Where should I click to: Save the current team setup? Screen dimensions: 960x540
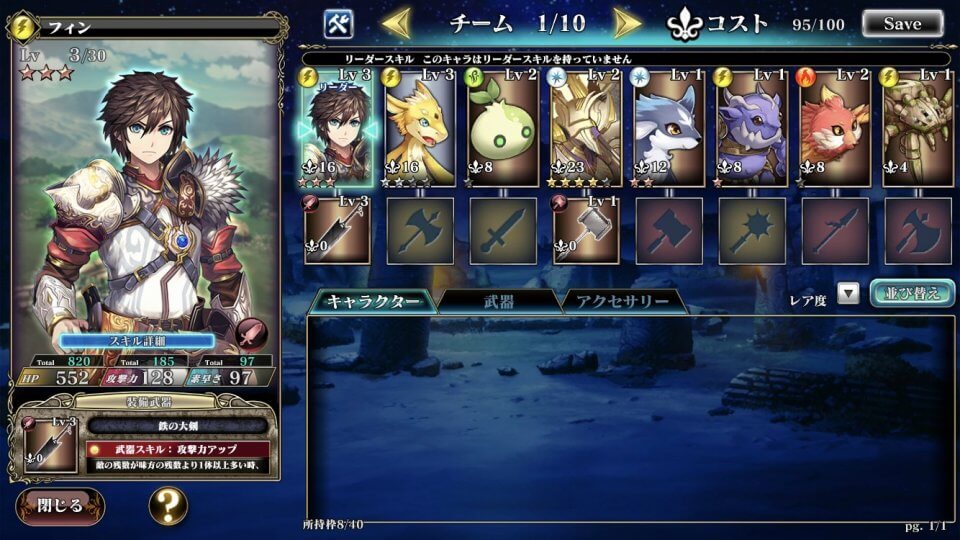(x=902, y=23)
